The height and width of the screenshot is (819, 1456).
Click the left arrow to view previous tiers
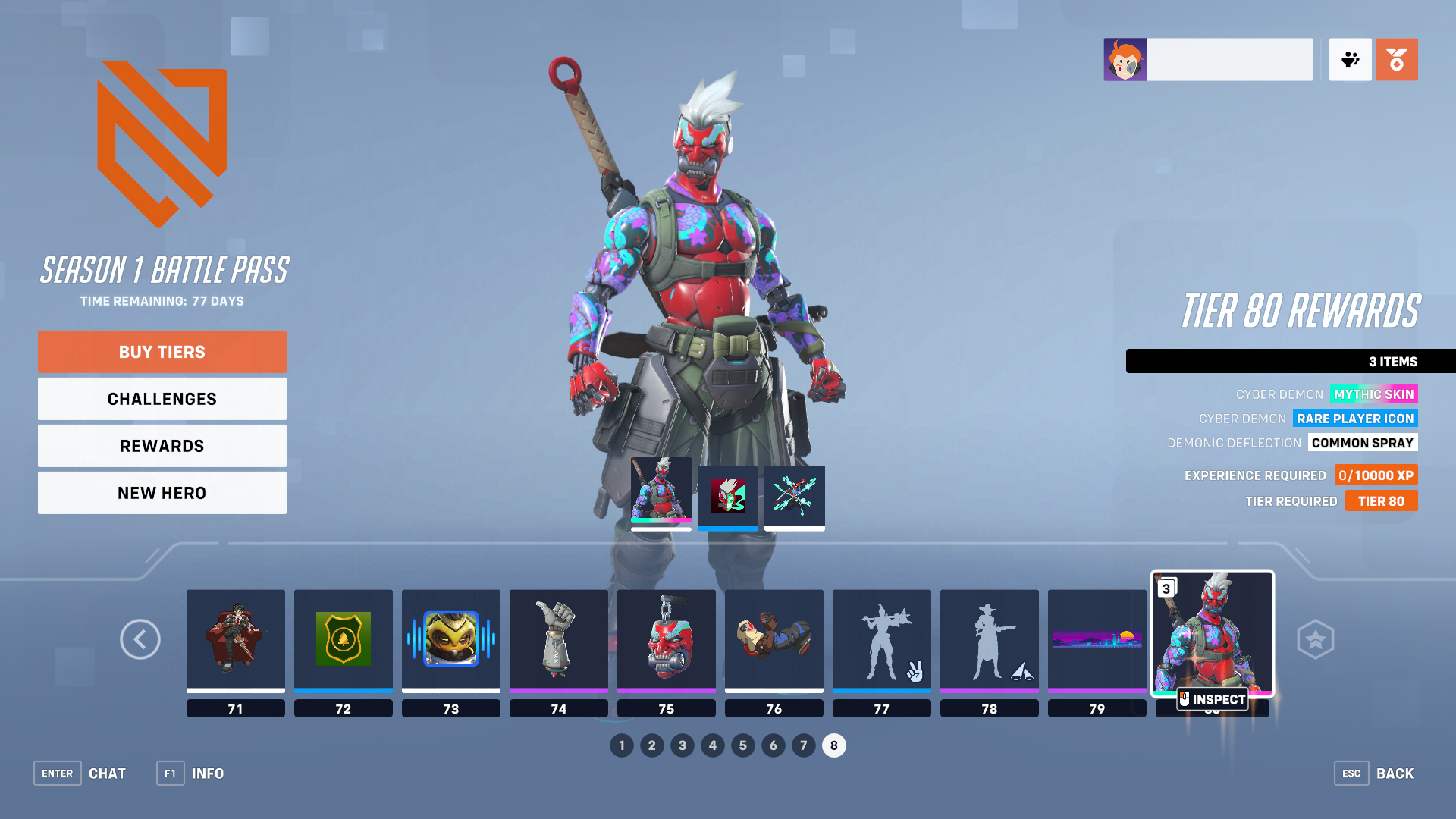[140, 639]
